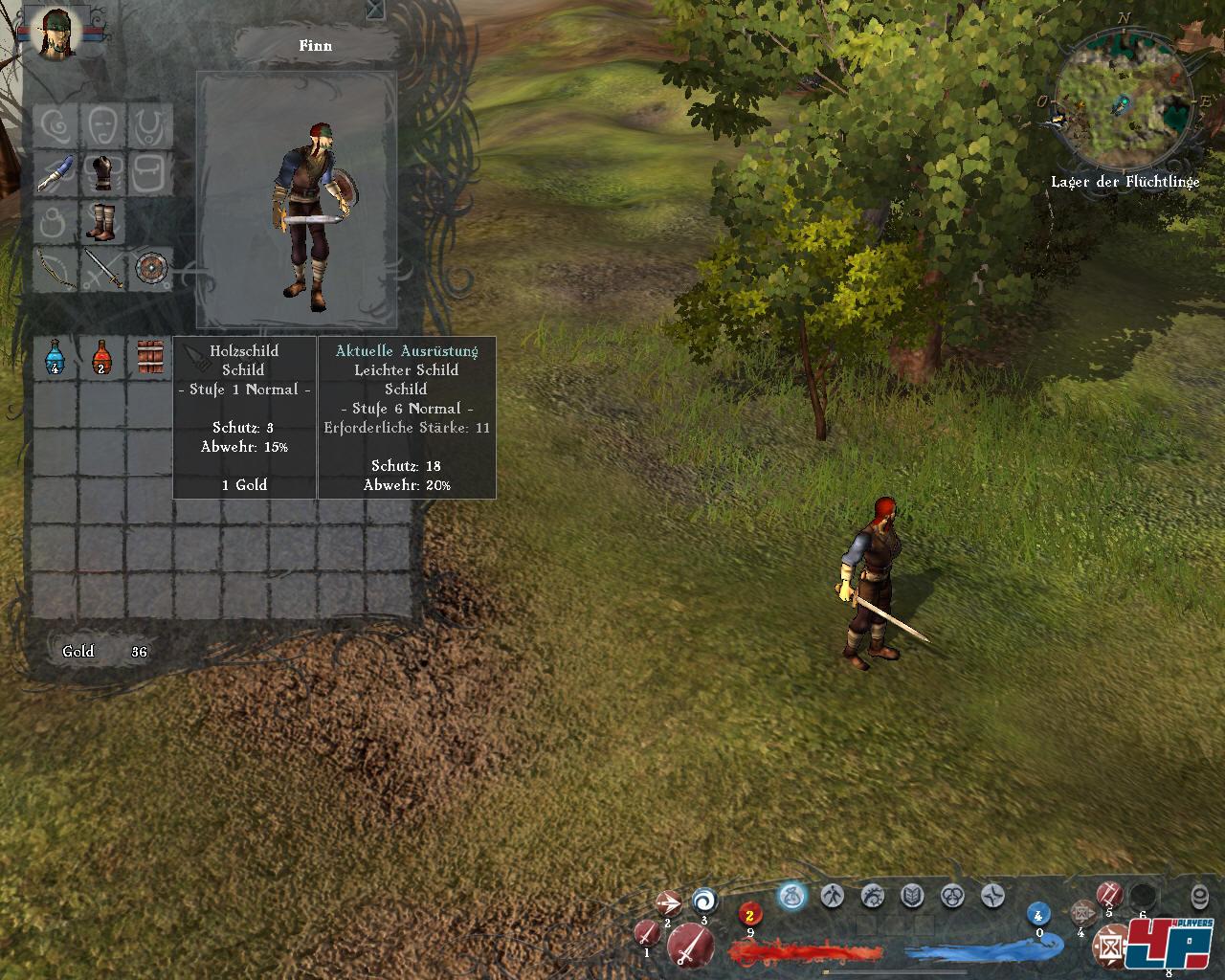Viewport: 1225px width, 980px height.
Task: Activate the swirl spell numbered 3
Action: pos(704,901)
